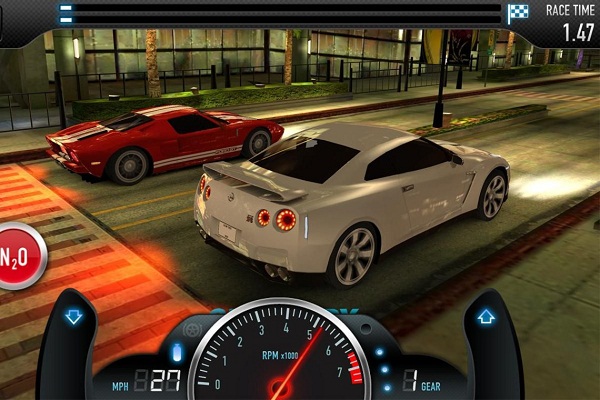
Task: Activate the red N2O nitrous boost button
Action: (18, 256)
